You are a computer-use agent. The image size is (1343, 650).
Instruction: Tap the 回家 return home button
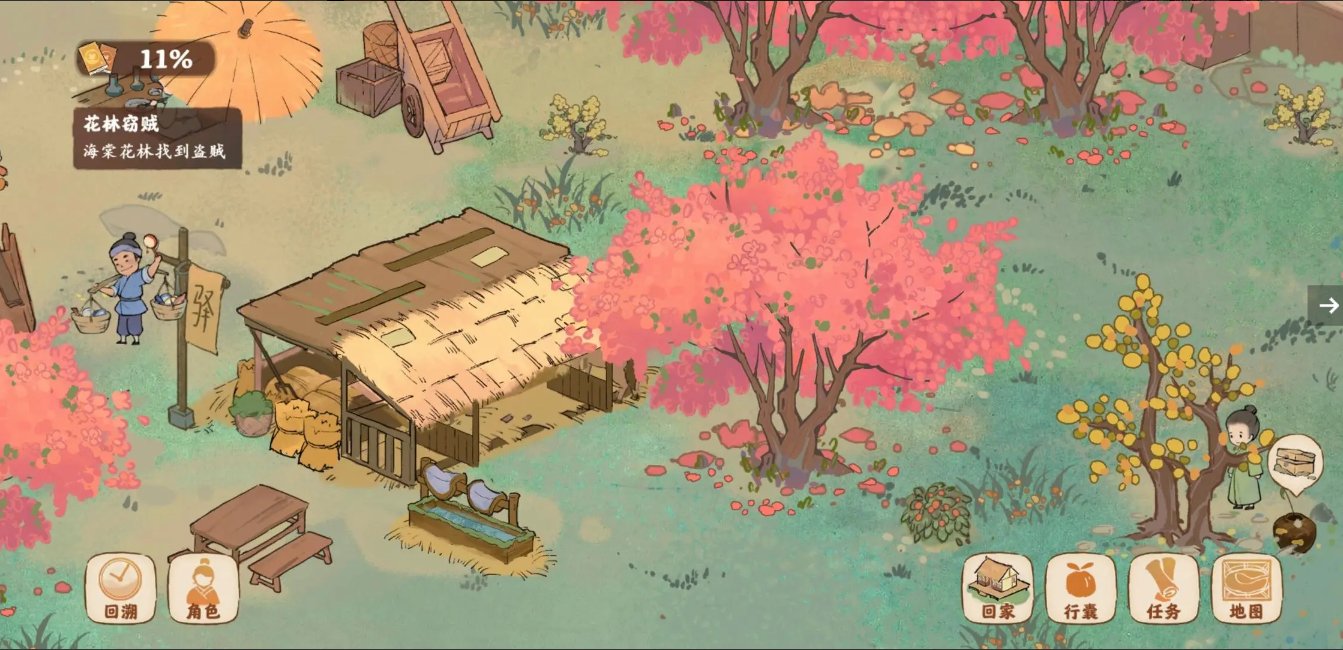[997, 589]
